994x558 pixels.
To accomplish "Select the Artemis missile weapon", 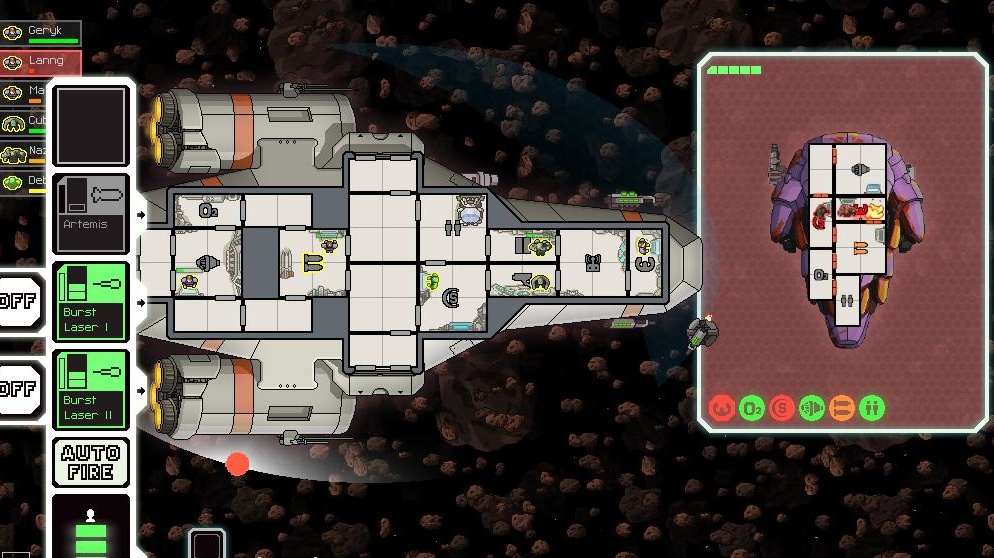I will (x=91, y=213).
